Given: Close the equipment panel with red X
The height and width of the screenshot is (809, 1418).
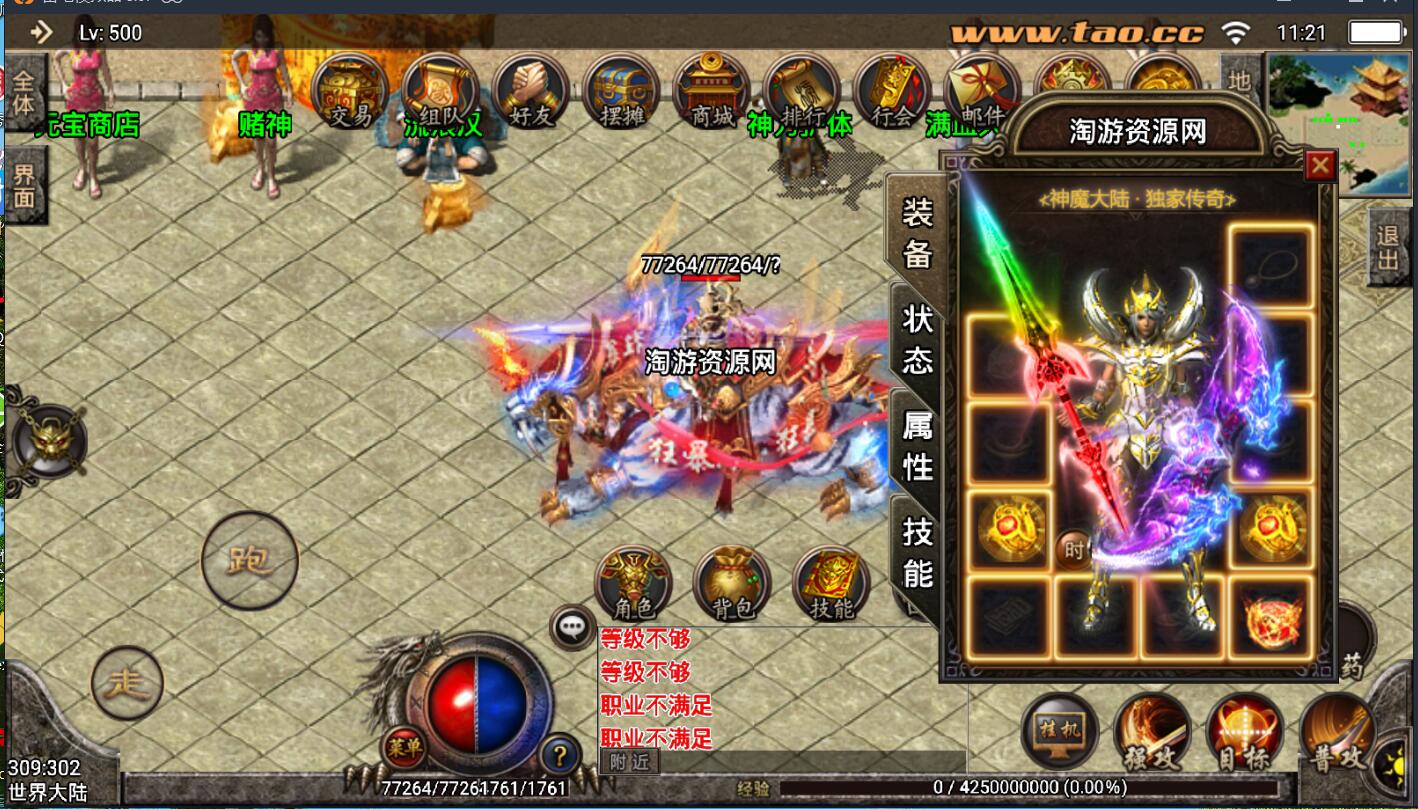Looking at the screenshot, I should 1320,165.
